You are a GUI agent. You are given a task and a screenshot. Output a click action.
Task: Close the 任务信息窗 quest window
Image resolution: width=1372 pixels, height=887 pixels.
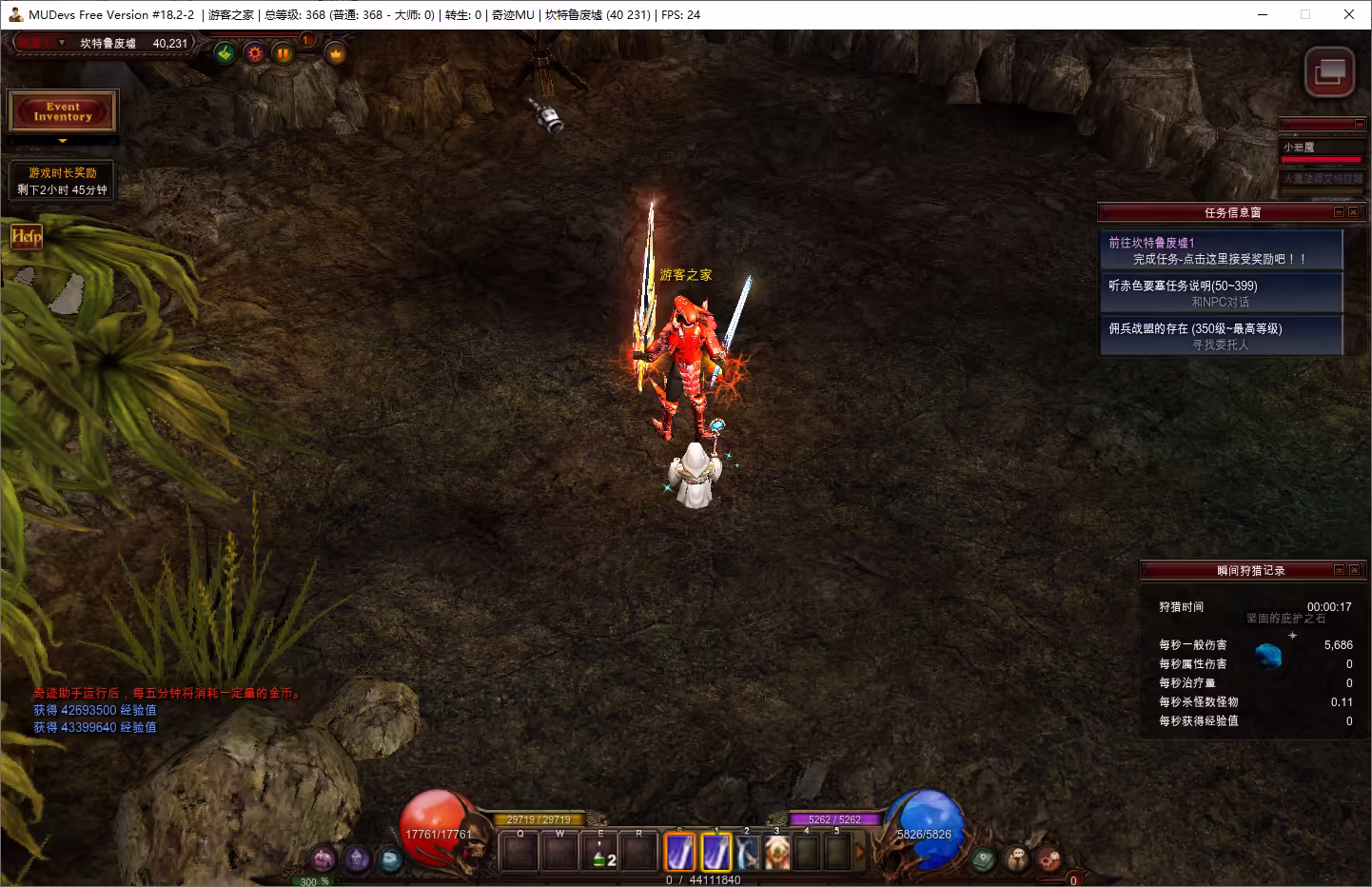[1353, 212]
